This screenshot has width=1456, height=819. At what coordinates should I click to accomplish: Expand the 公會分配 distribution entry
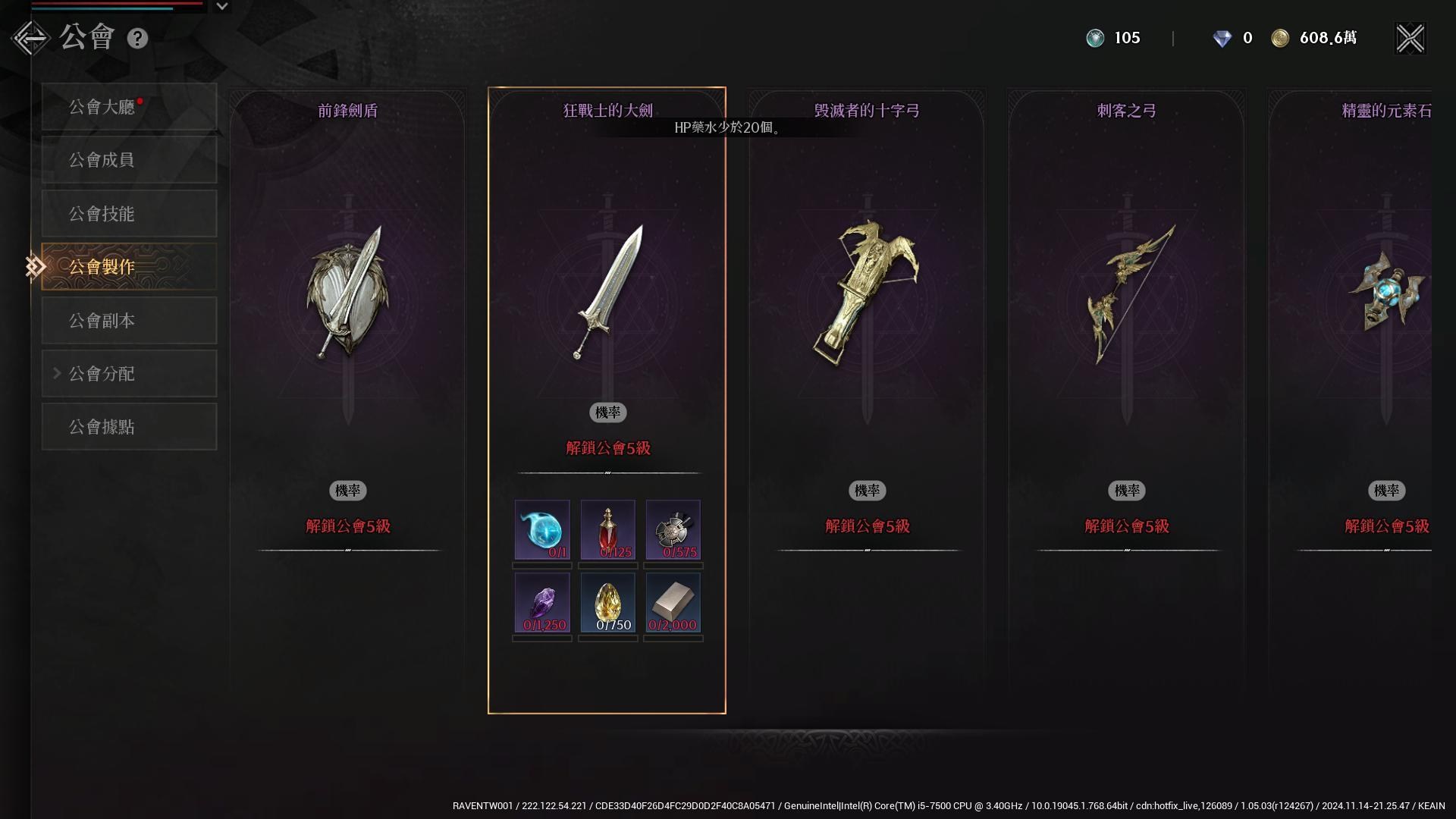click(x=129, y=374)
